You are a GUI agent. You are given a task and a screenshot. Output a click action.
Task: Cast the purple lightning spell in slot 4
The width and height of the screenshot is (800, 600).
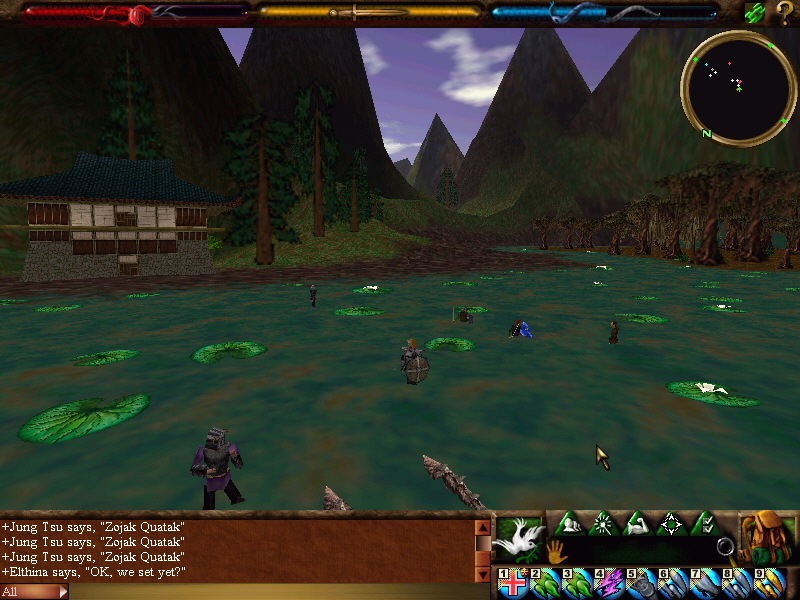tap(609, 583)
